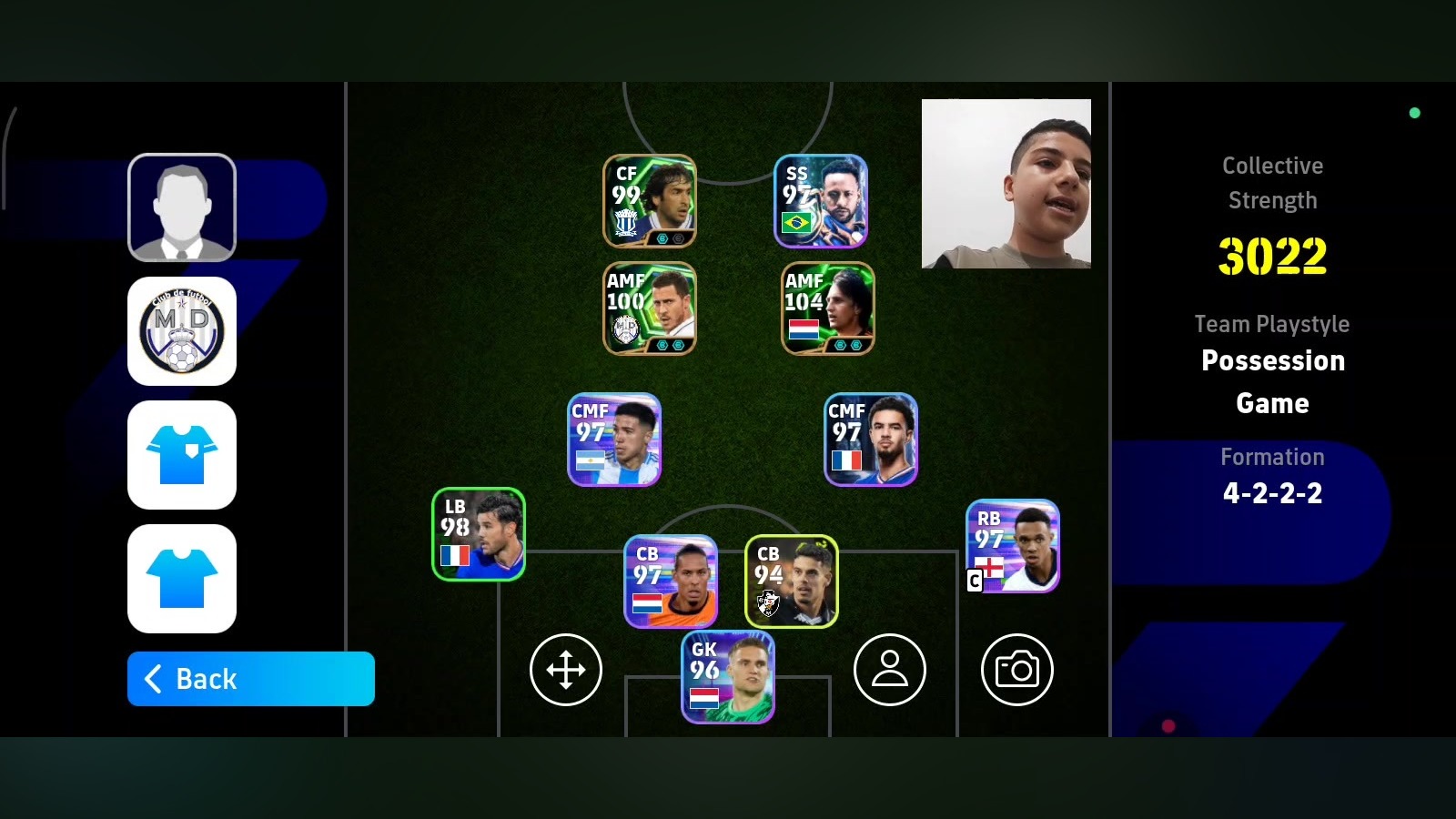1456x819 pixels.
Task: Select the M.D club emblem tile
Action: pos(182,331)
